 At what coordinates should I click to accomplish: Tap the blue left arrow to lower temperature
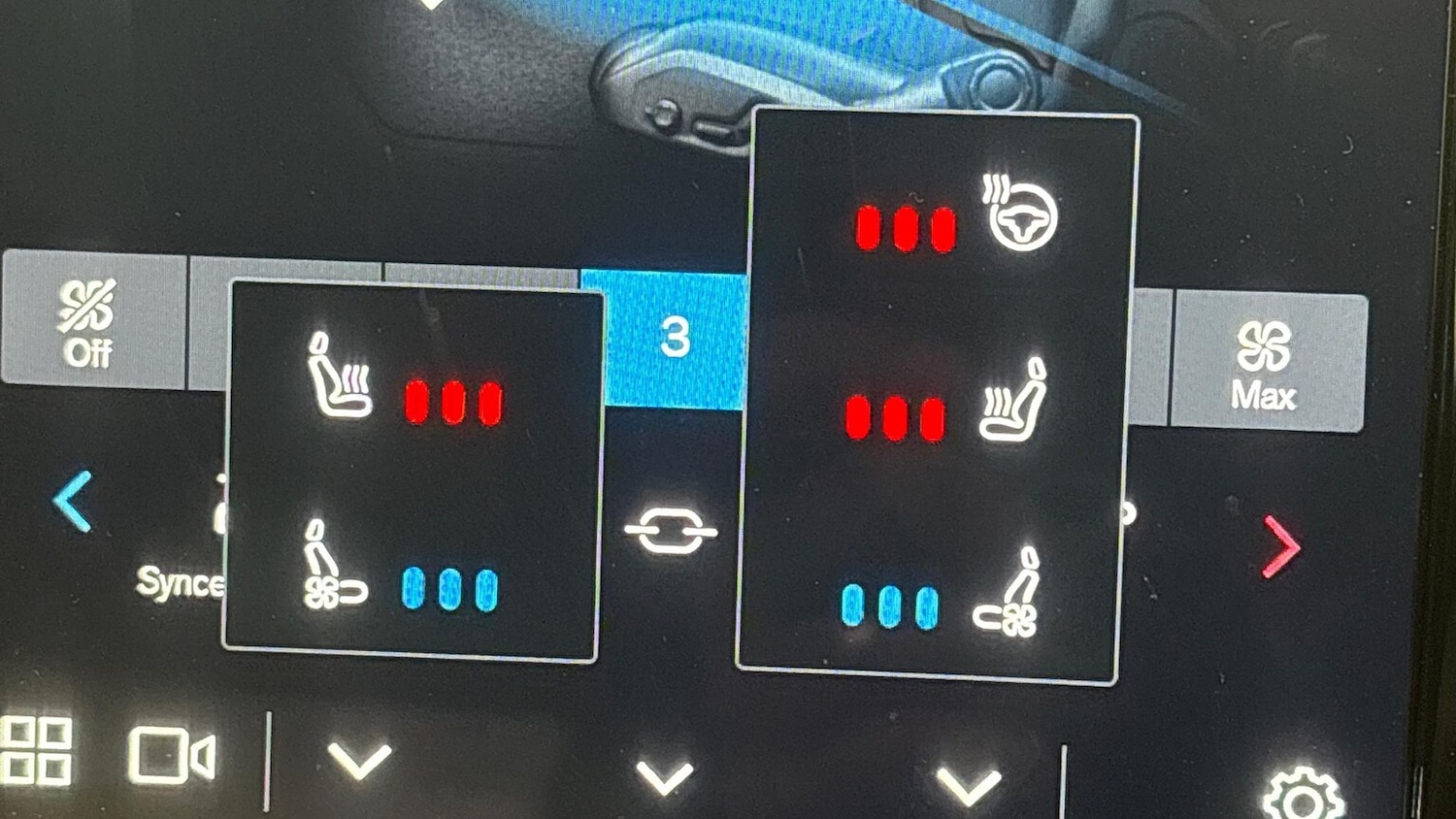74,502
